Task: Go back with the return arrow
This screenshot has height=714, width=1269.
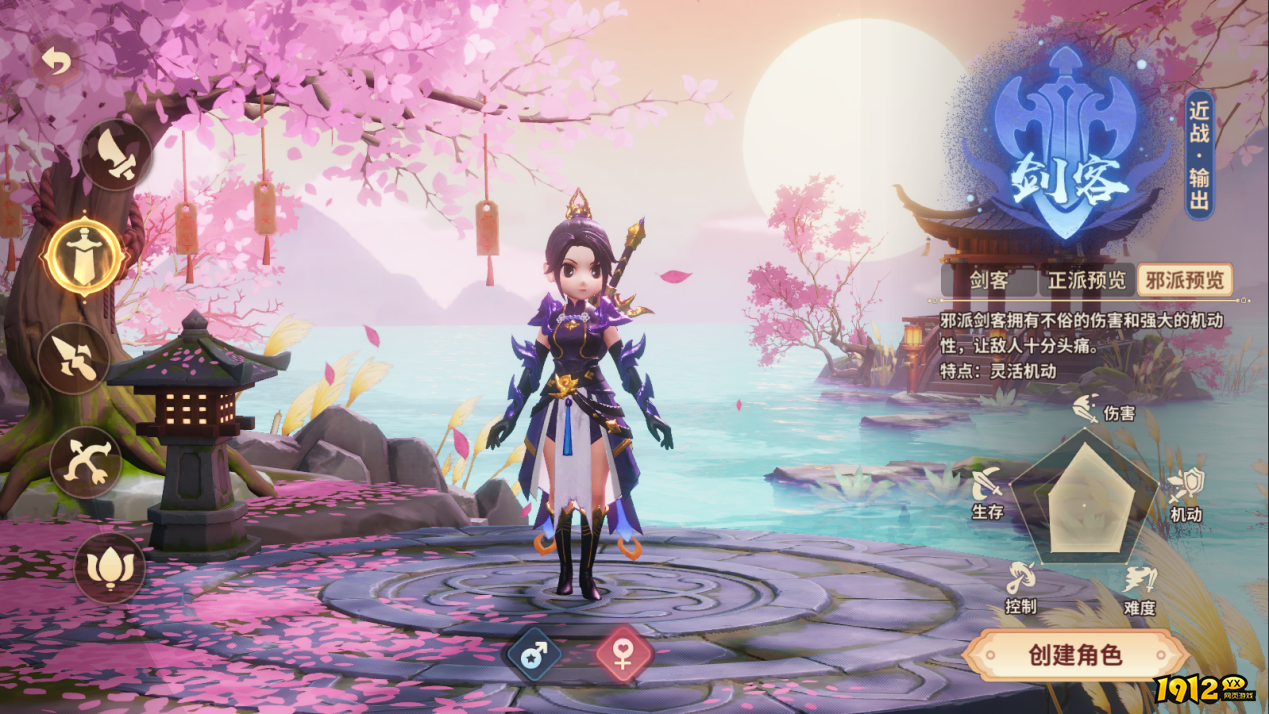Action: 57,63
